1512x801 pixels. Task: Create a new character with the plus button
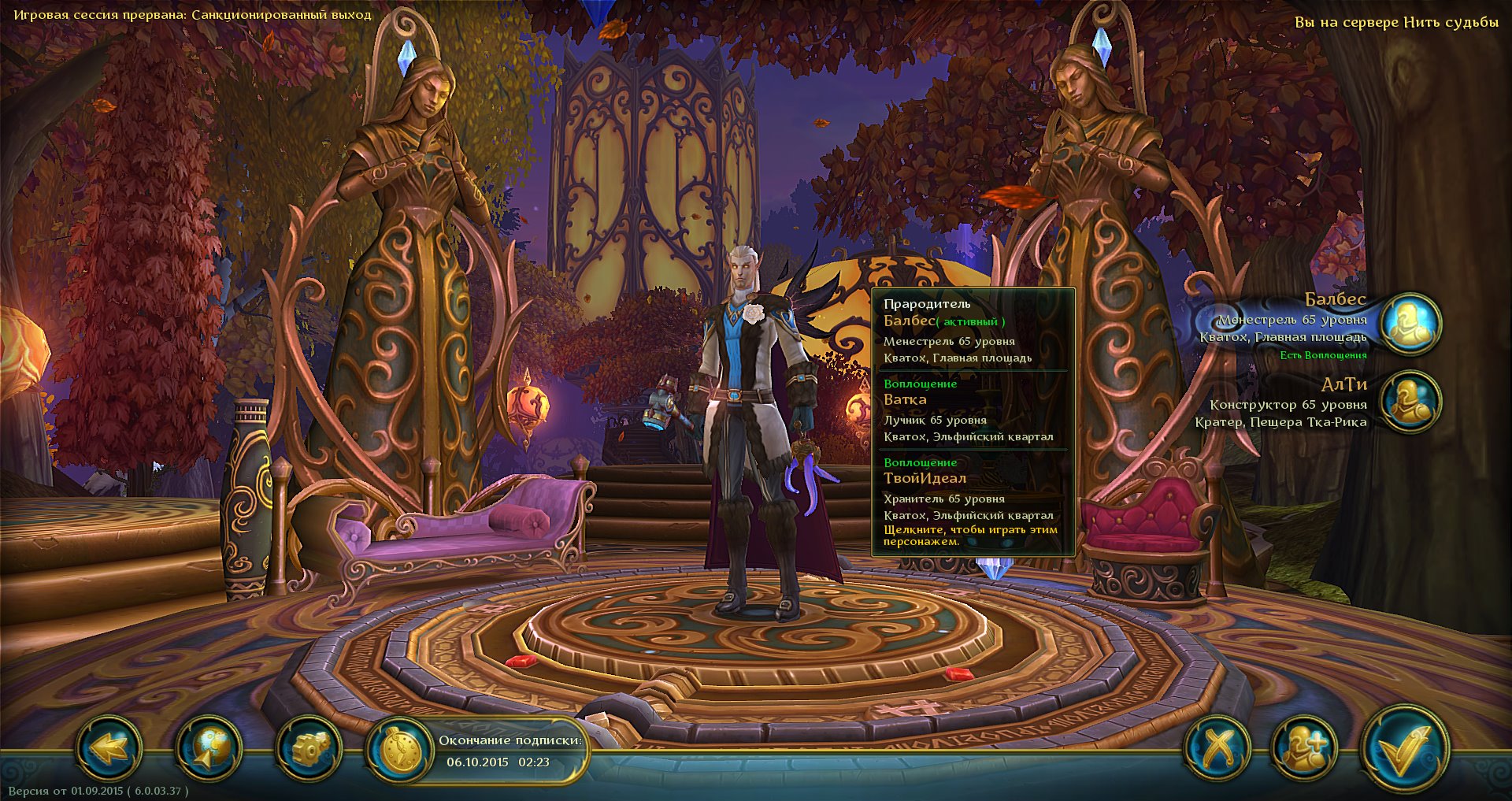(1304, 747)
